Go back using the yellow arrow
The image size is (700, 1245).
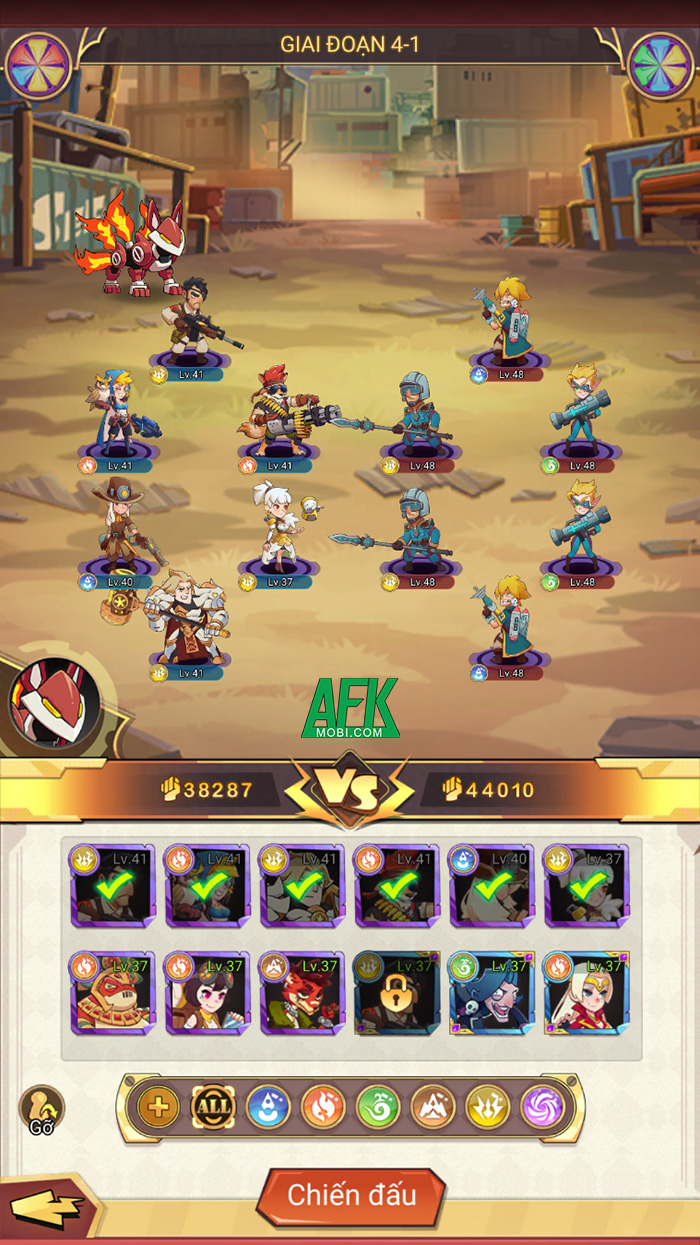tap(47, 1209)
